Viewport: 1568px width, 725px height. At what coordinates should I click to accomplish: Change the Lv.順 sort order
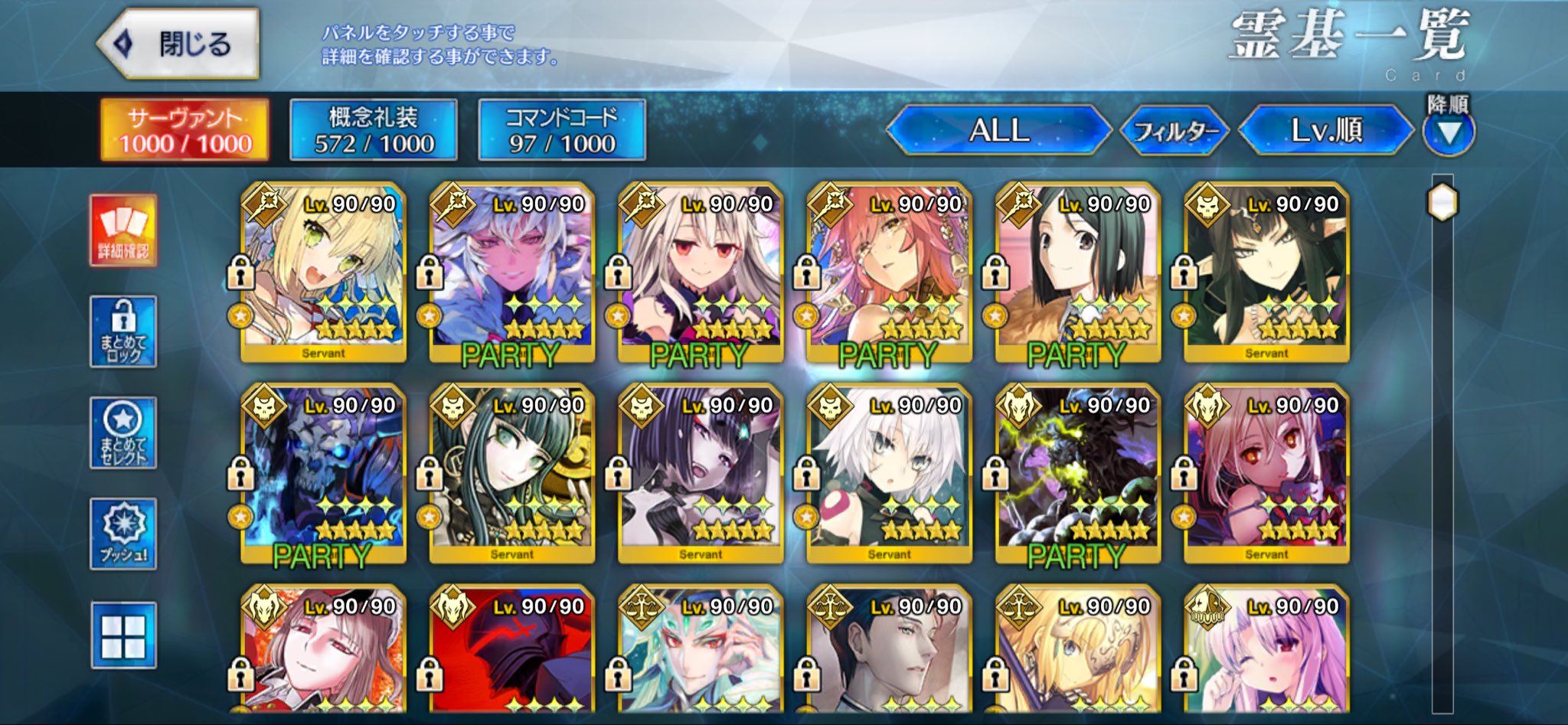point(1326,130)
